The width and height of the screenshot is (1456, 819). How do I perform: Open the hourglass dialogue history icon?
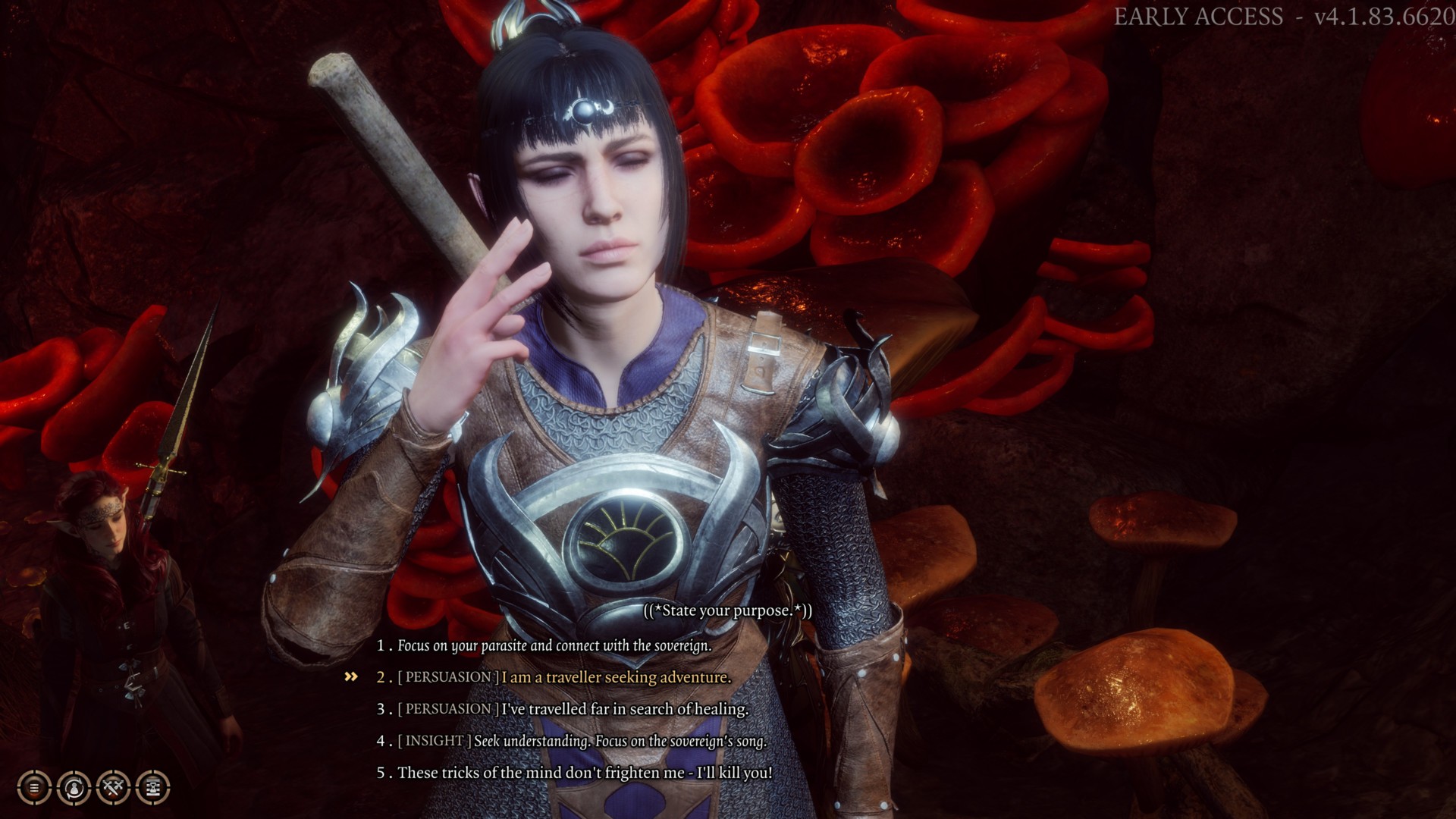[153, 788]
